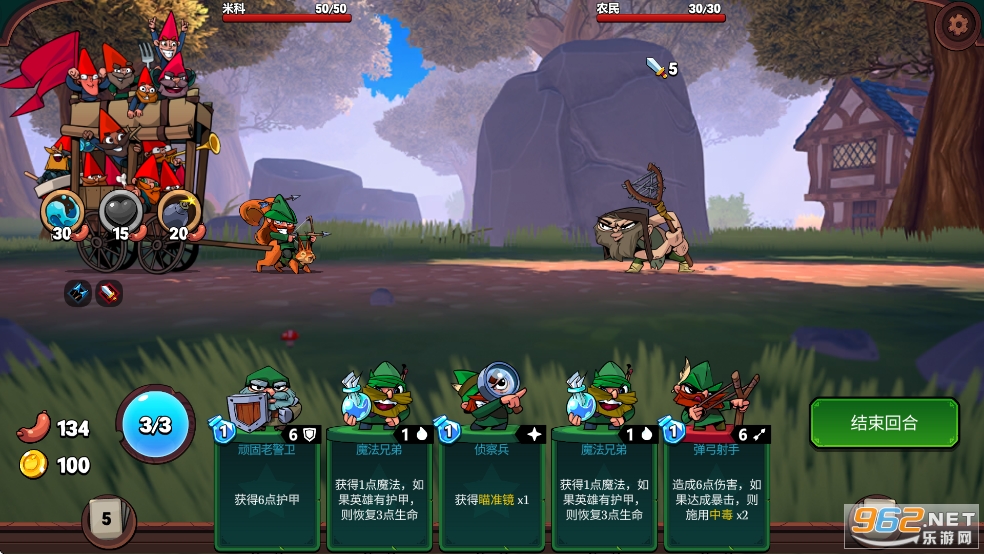End the turn with 结束回合 button
Image resolution: width=984 pixels, height=554 pixels.
point(884,423)
